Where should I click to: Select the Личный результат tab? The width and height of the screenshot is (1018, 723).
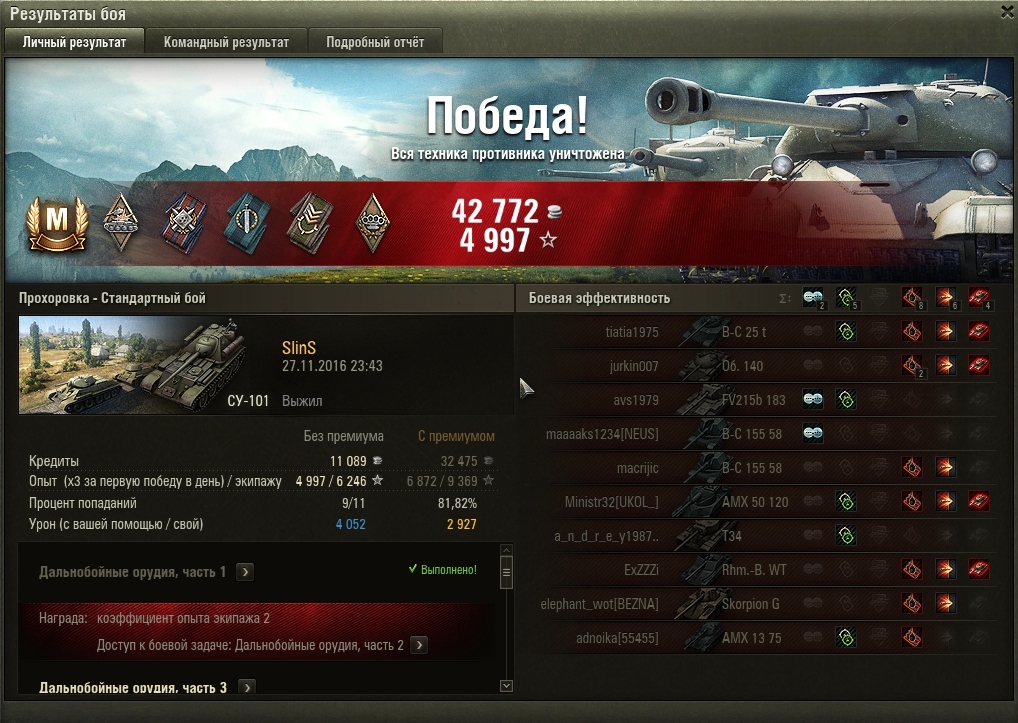75,42
